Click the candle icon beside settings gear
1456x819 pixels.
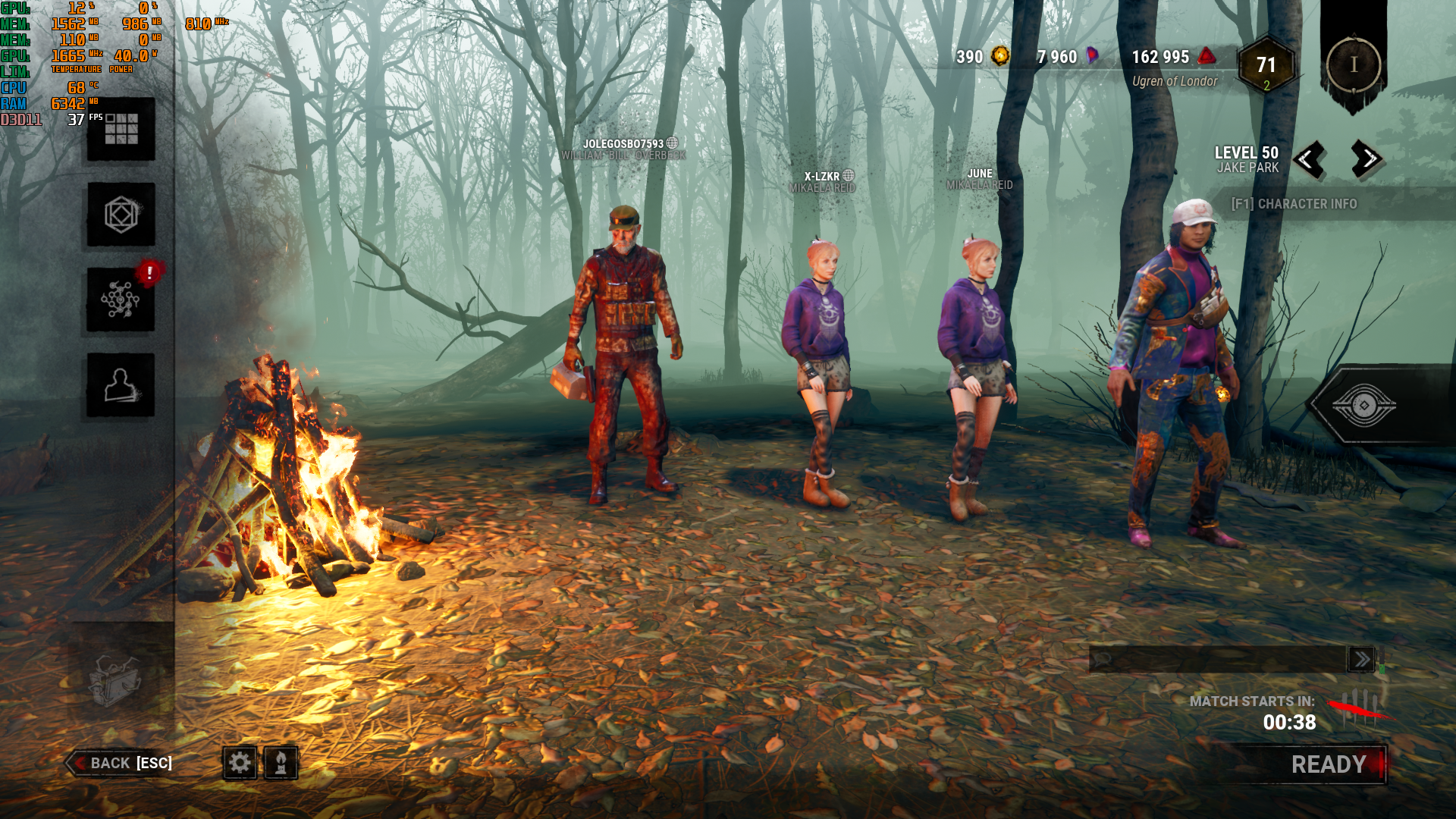point(281,762)
